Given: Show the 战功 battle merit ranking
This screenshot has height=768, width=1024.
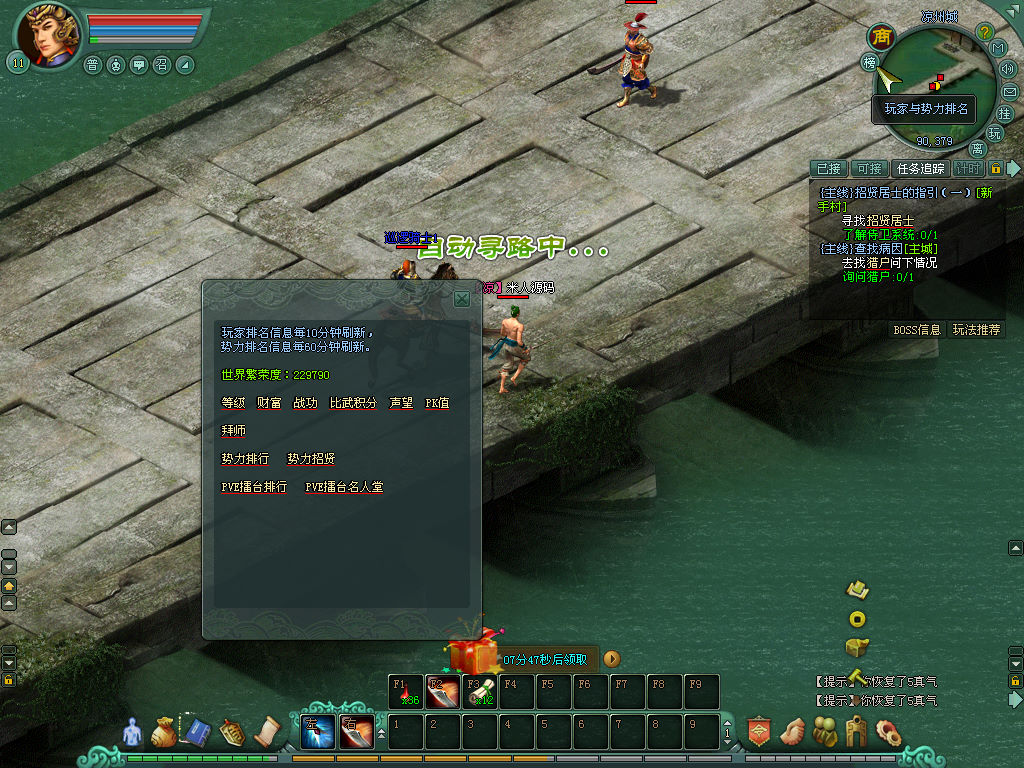Looking at the screenshot, I should 305,402.
